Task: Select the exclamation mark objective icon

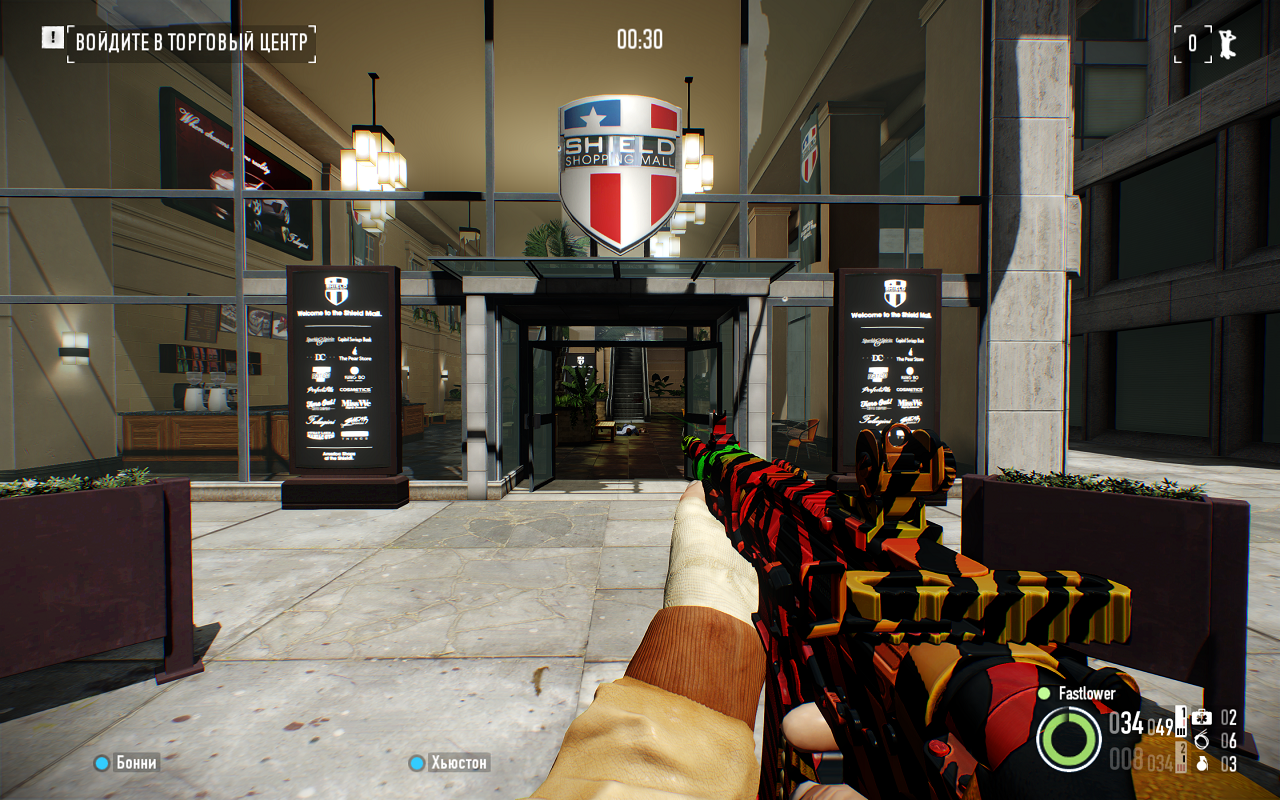Action: (52, 38)
